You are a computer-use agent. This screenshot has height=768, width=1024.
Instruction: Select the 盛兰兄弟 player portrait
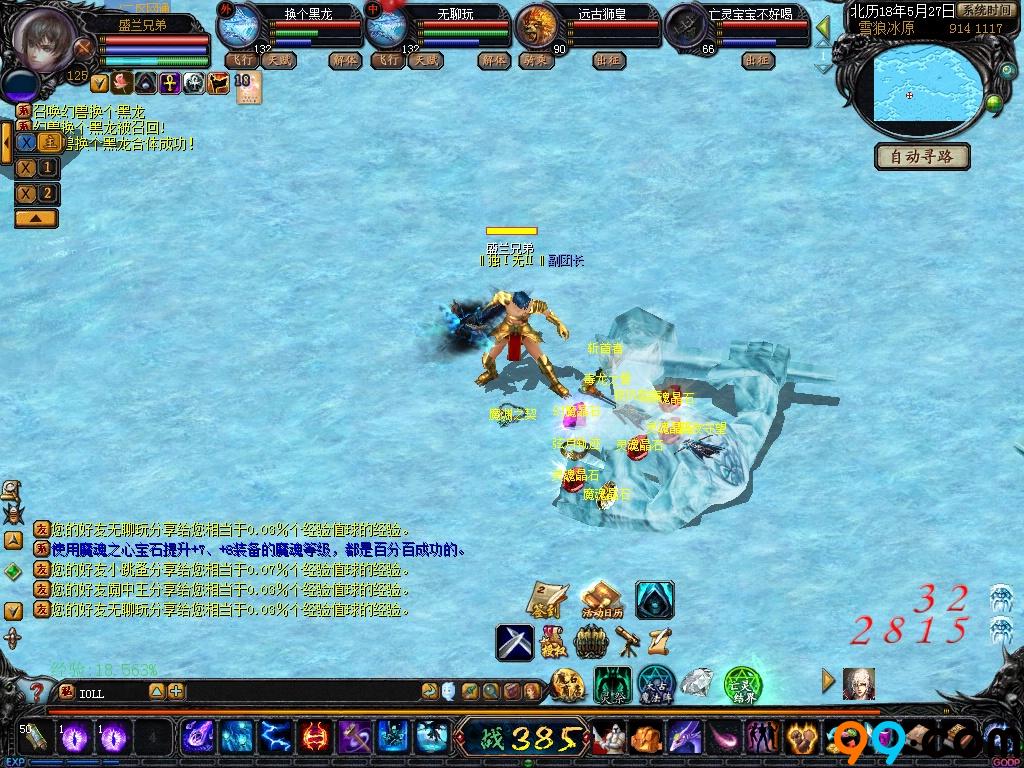point(44,40)
